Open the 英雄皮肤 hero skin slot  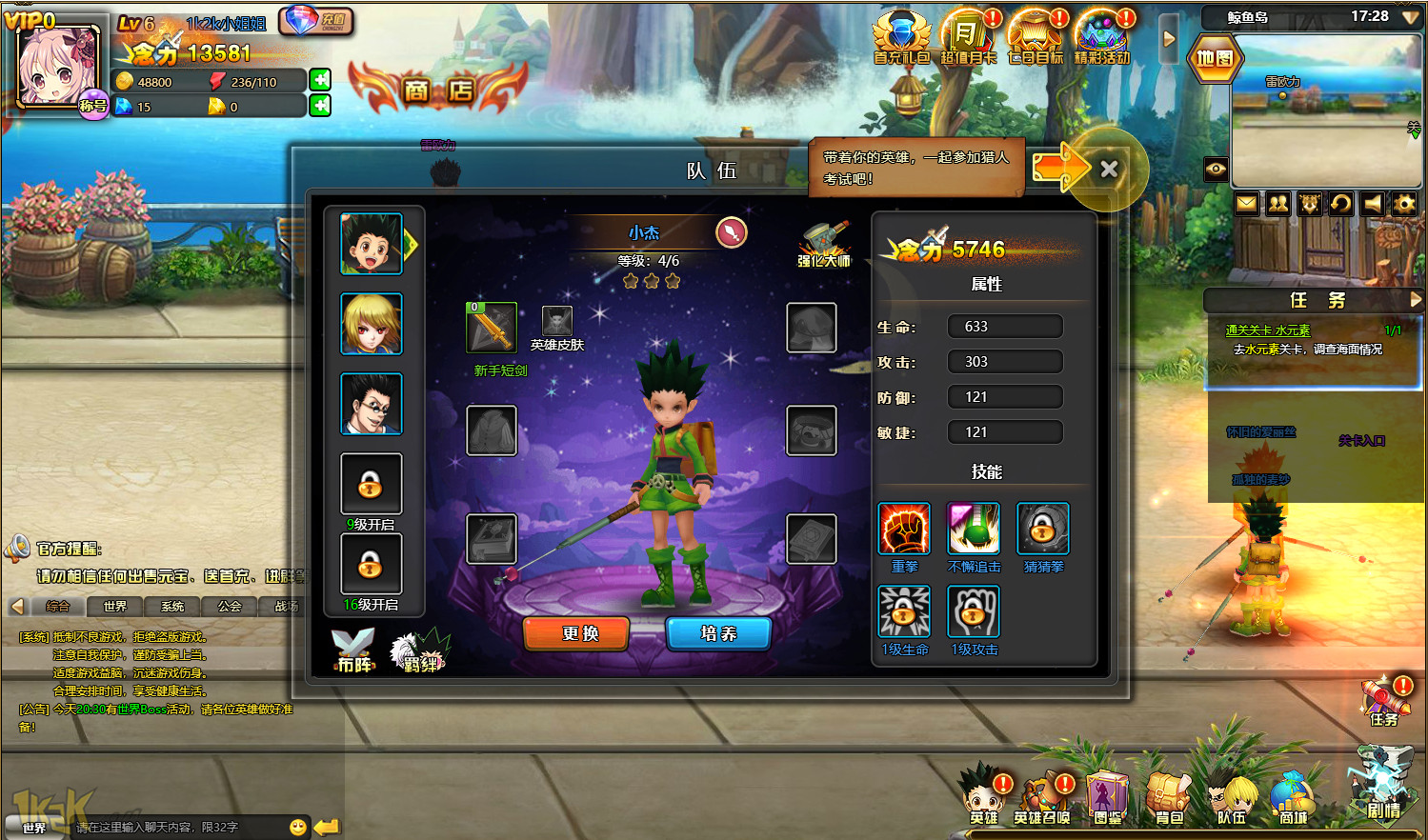(556, 321)
